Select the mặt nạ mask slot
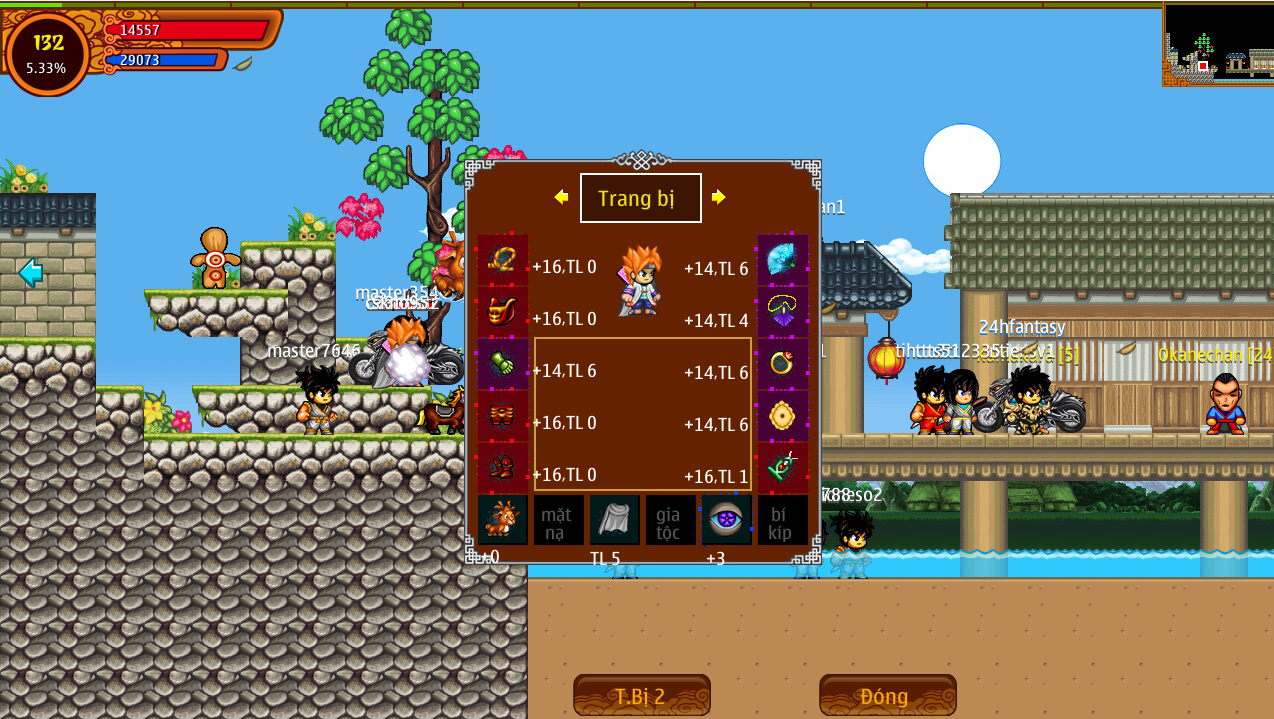 (558, 520)
